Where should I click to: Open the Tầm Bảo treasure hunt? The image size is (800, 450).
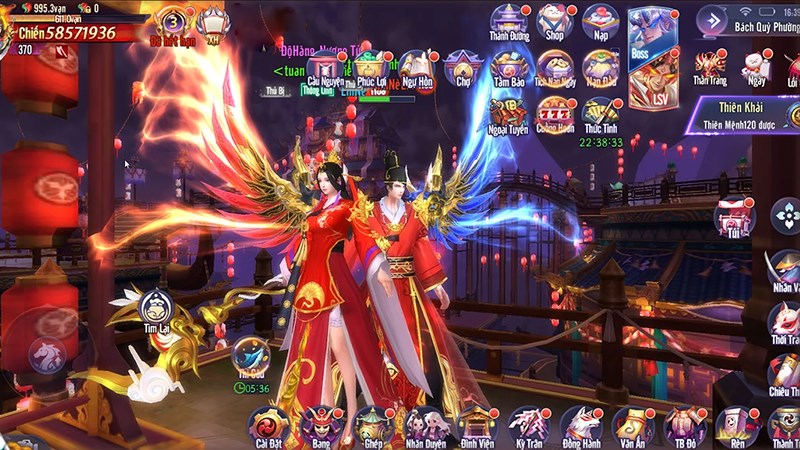coord(508,69)
